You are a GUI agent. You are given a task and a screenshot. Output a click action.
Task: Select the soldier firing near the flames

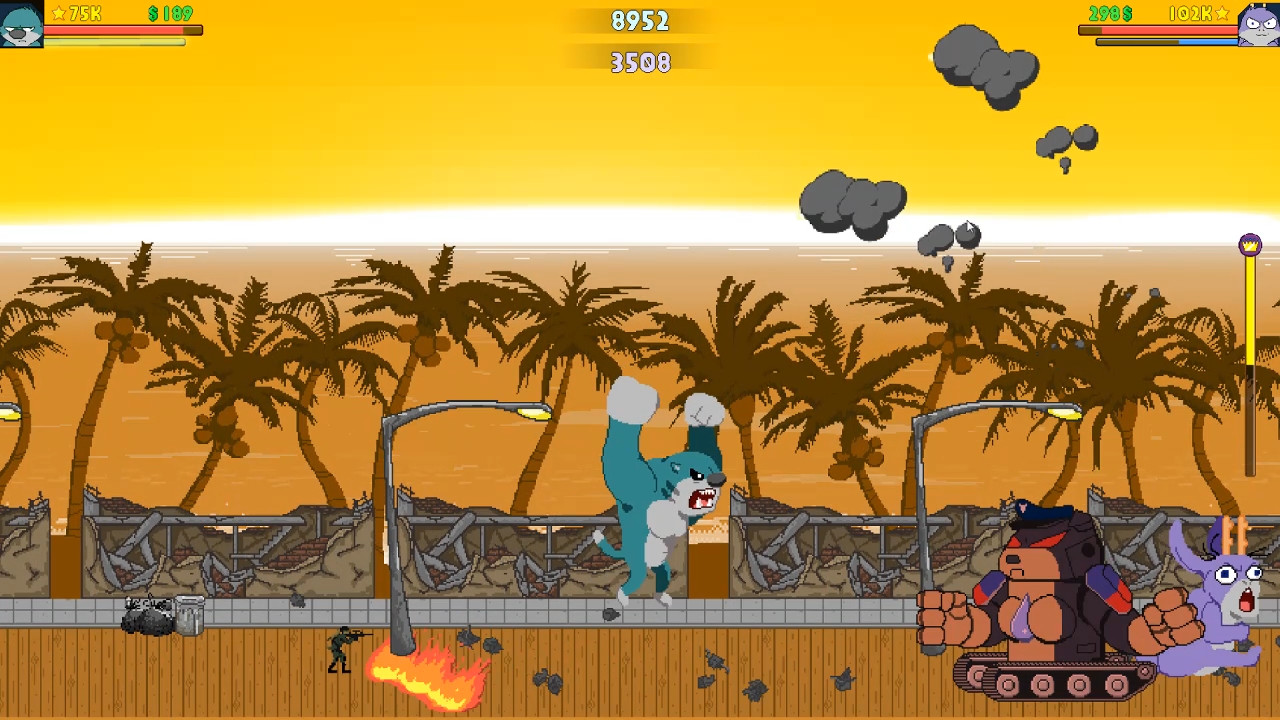pos(343,645)
